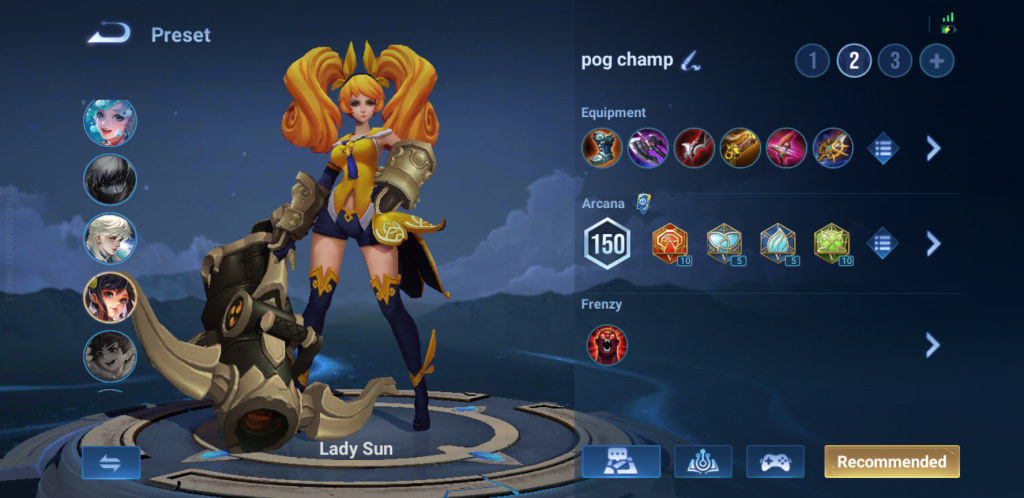The image size is (1024, 498).
Task: Select the blue-haired hero portrait
Action: (x=110, y=122)
